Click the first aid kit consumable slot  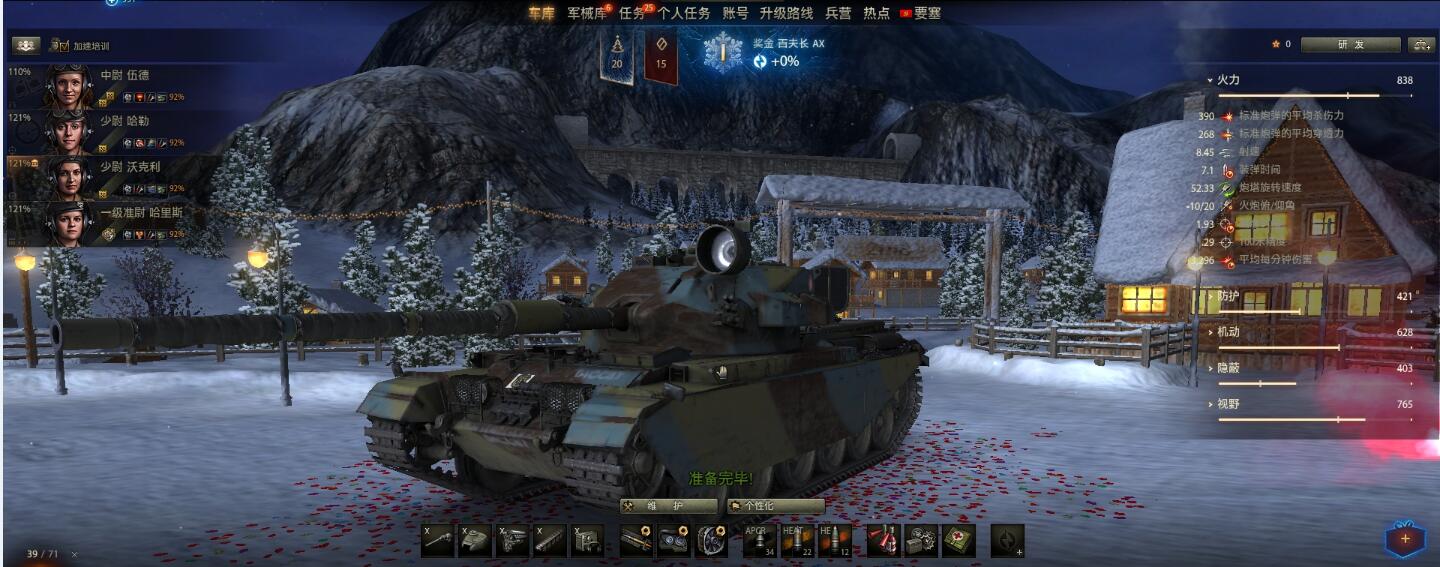coord(958,540)
